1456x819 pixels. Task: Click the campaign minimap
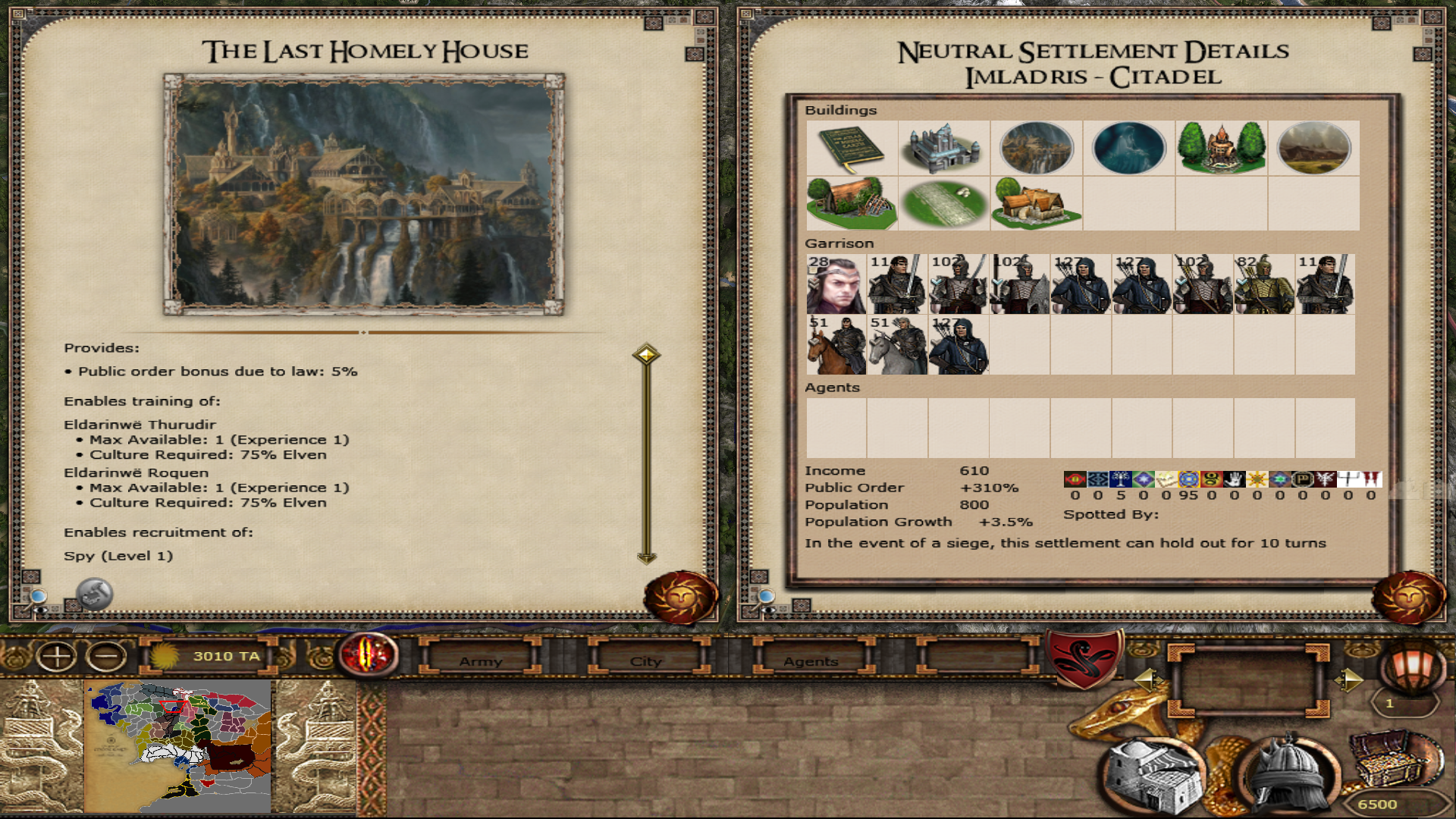click(x=177, y=746)
